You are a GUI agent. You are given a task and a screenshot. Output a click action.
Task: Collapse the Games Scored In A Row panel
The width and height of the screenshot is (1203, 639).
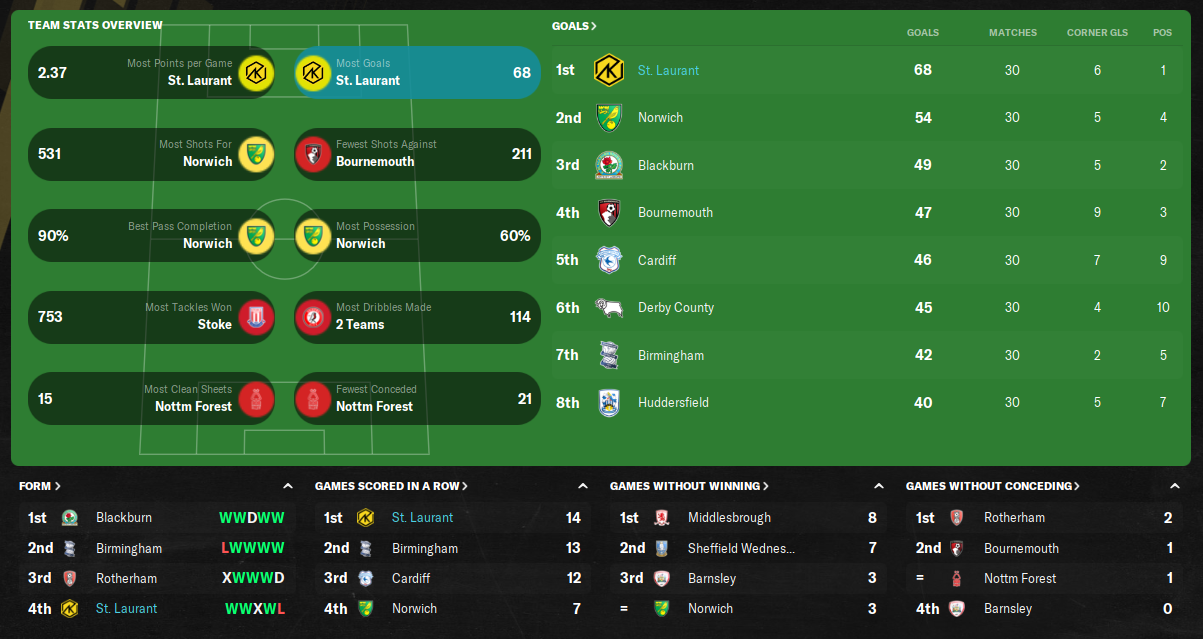pos(583,486)
